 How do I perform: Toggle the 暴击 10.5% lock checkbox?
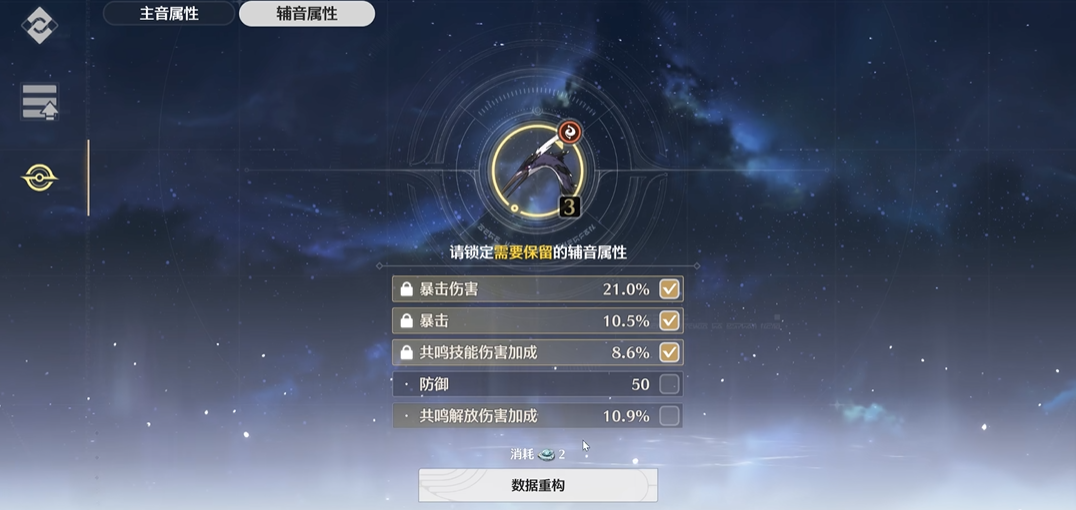click(x=669, y=321)
